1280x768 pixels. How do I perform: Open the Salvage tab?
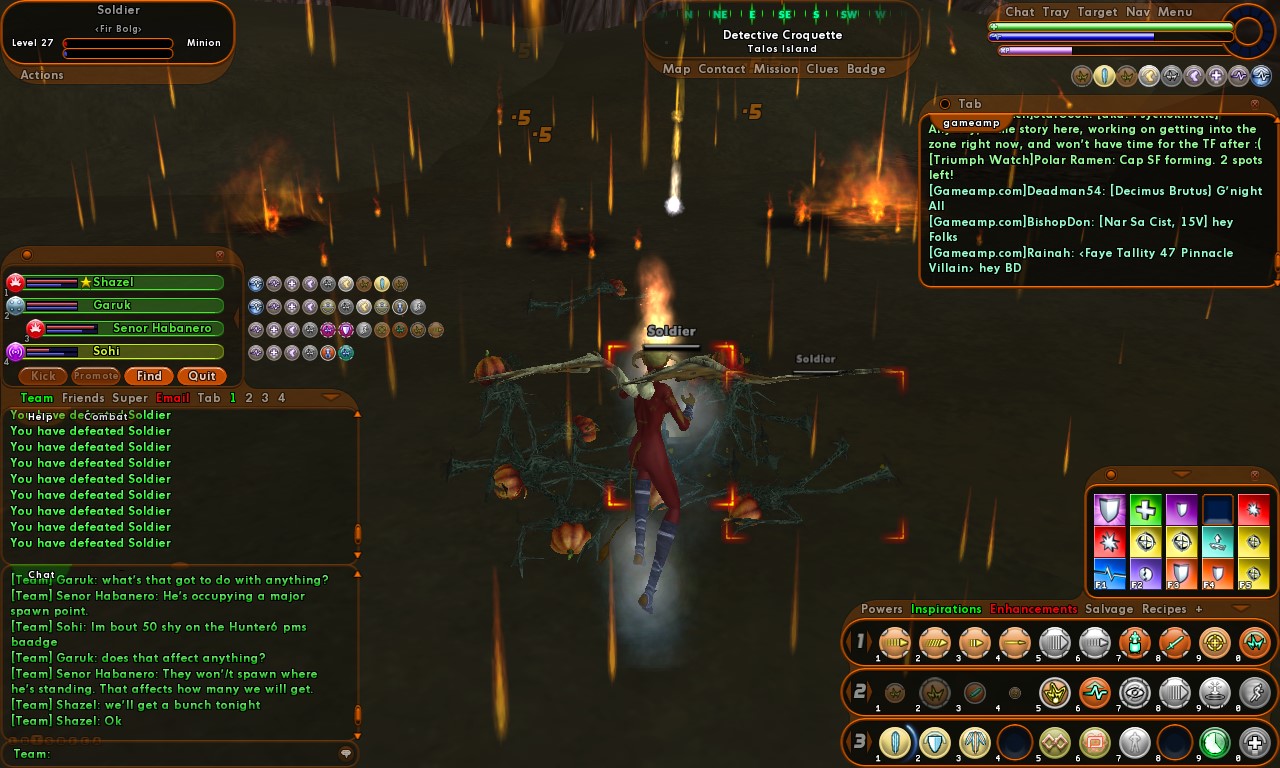[x=1109, y=609]
